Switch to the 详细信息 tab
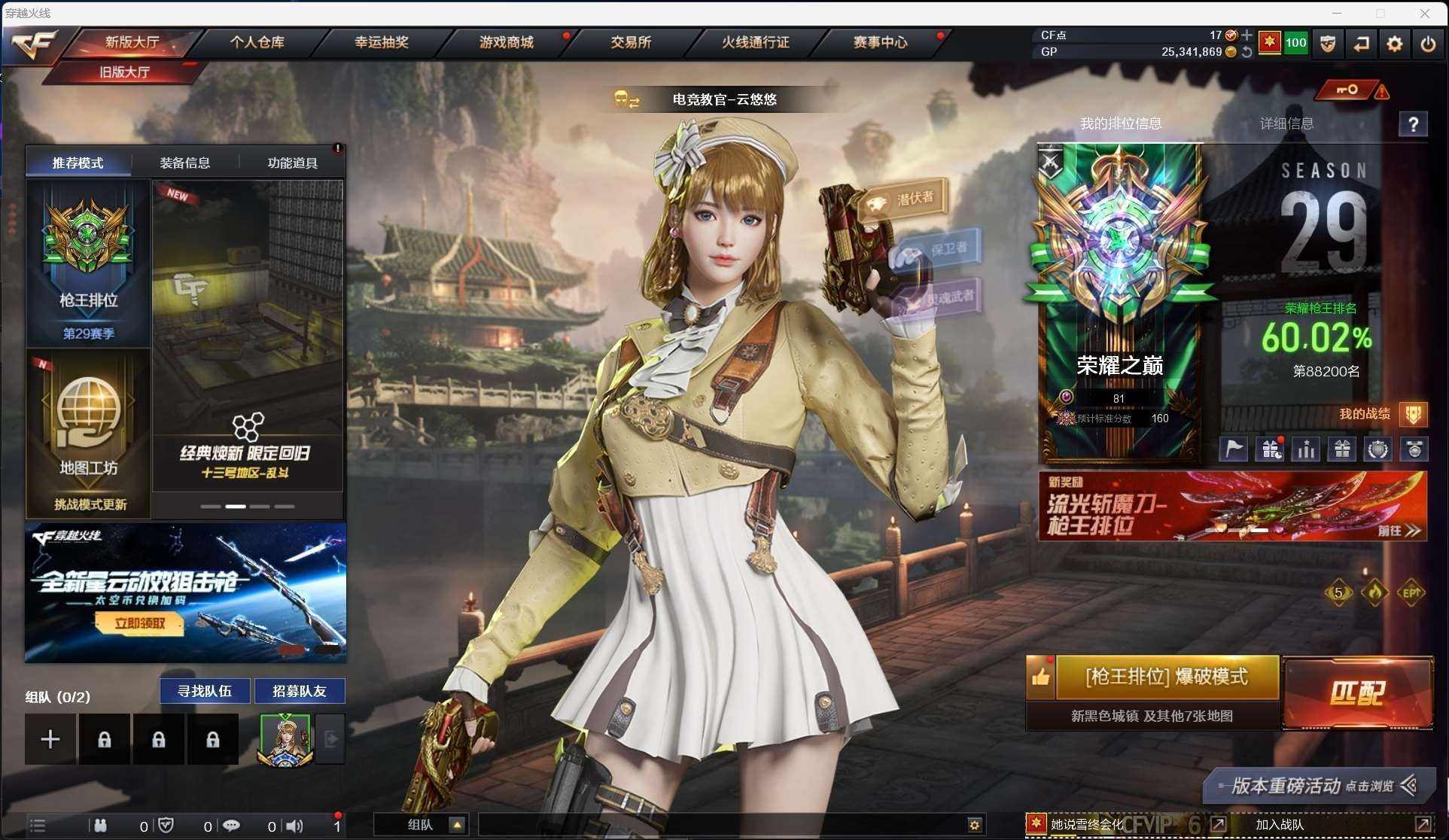The height and width of the screenshot is (840, 1449). pos(1286,123)
